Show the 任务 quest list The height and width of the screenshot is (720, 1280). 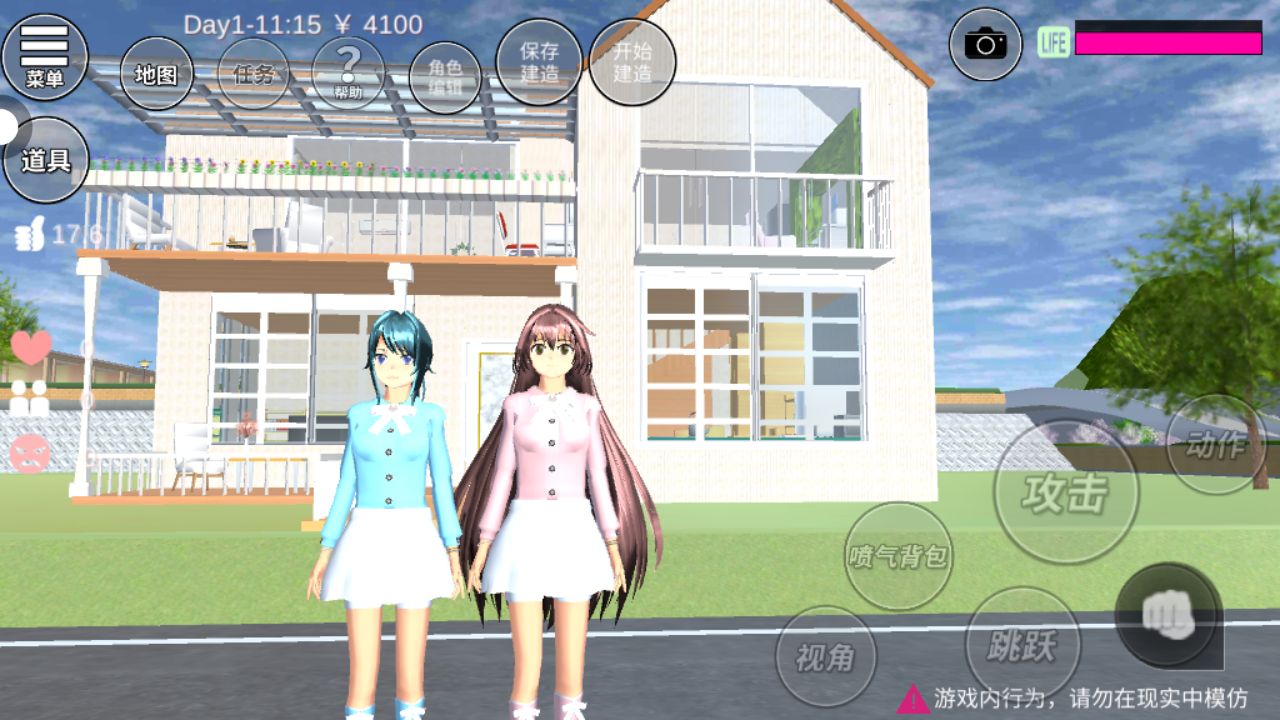(254, 74)
